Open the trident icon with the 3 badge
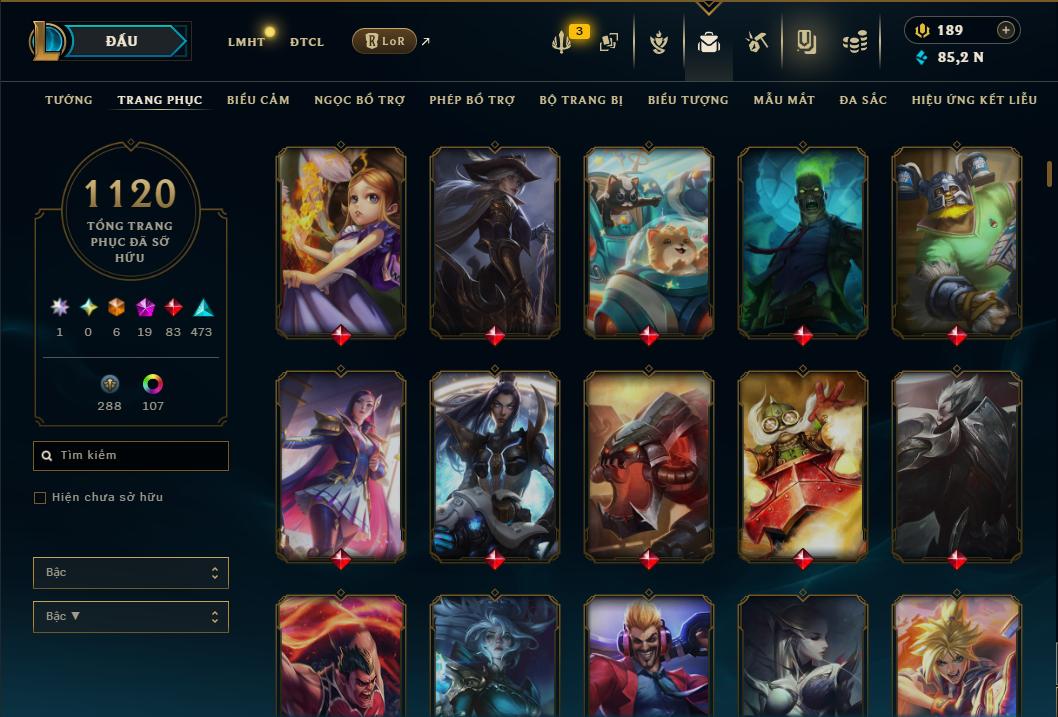Viewport: 1058px width, 717px height. point(563,42)
